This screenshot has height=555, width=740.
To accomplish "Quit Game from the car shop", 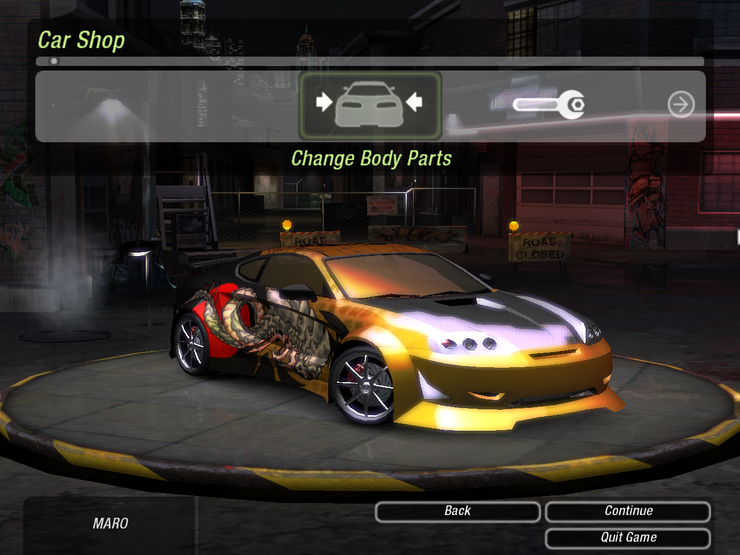I will point(628,538).
